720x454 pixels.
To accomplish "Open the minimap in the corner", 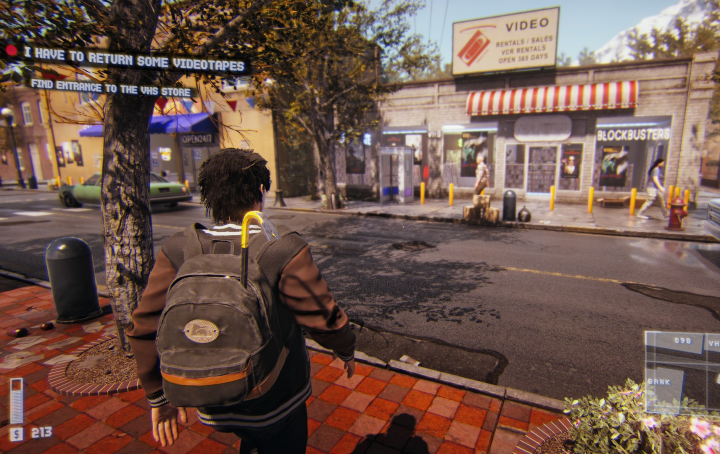I will coord(681,371).
